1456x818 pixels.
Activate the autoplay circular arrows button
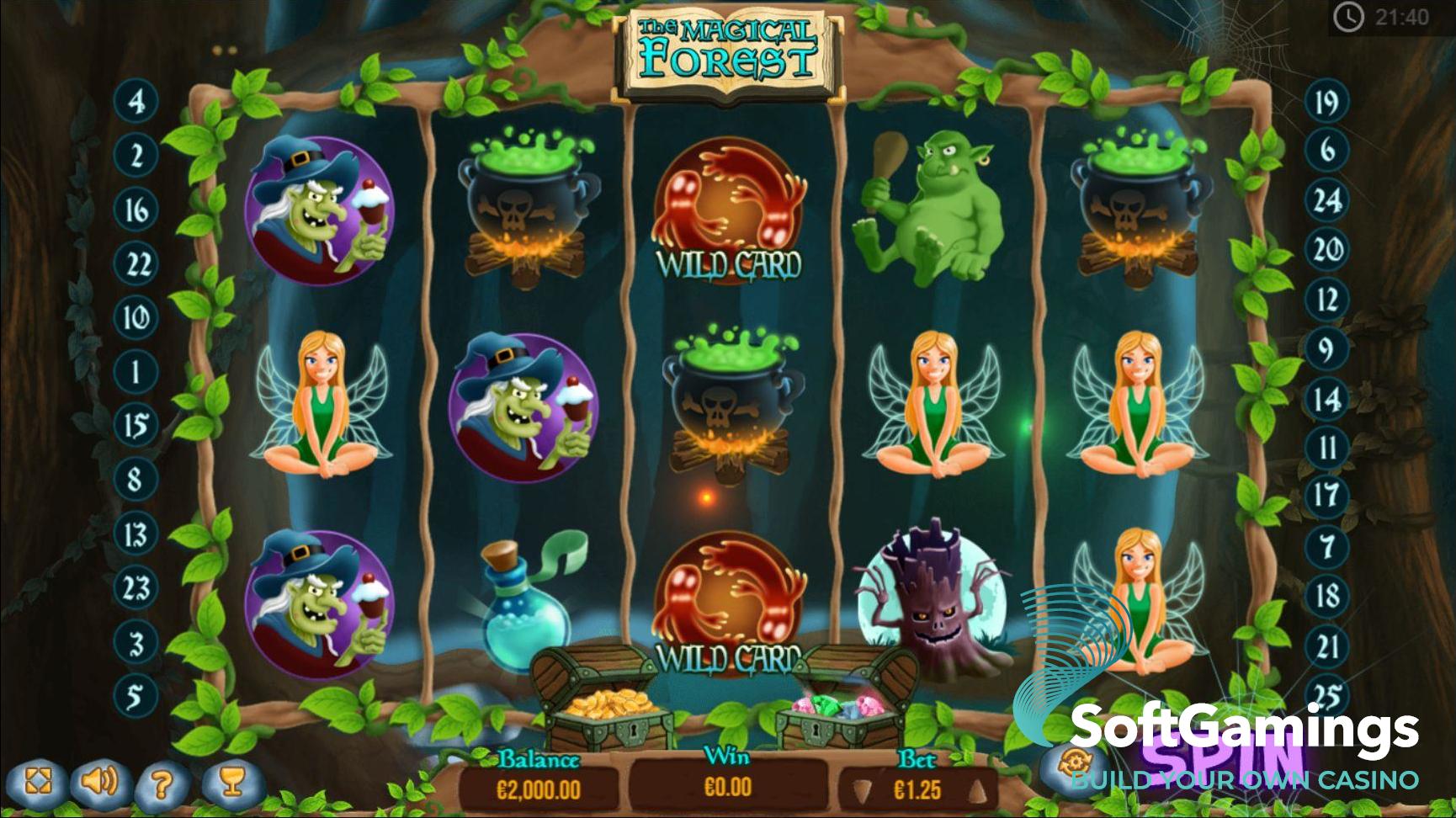(x=1075, y=763)
